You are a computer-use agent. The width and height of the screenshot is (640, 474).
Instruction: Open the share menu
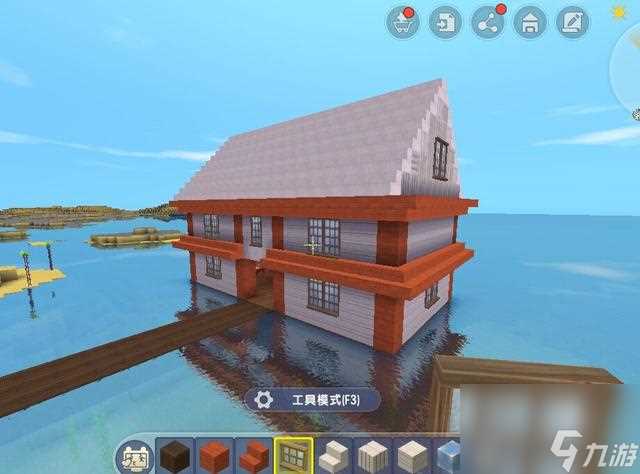488,21
